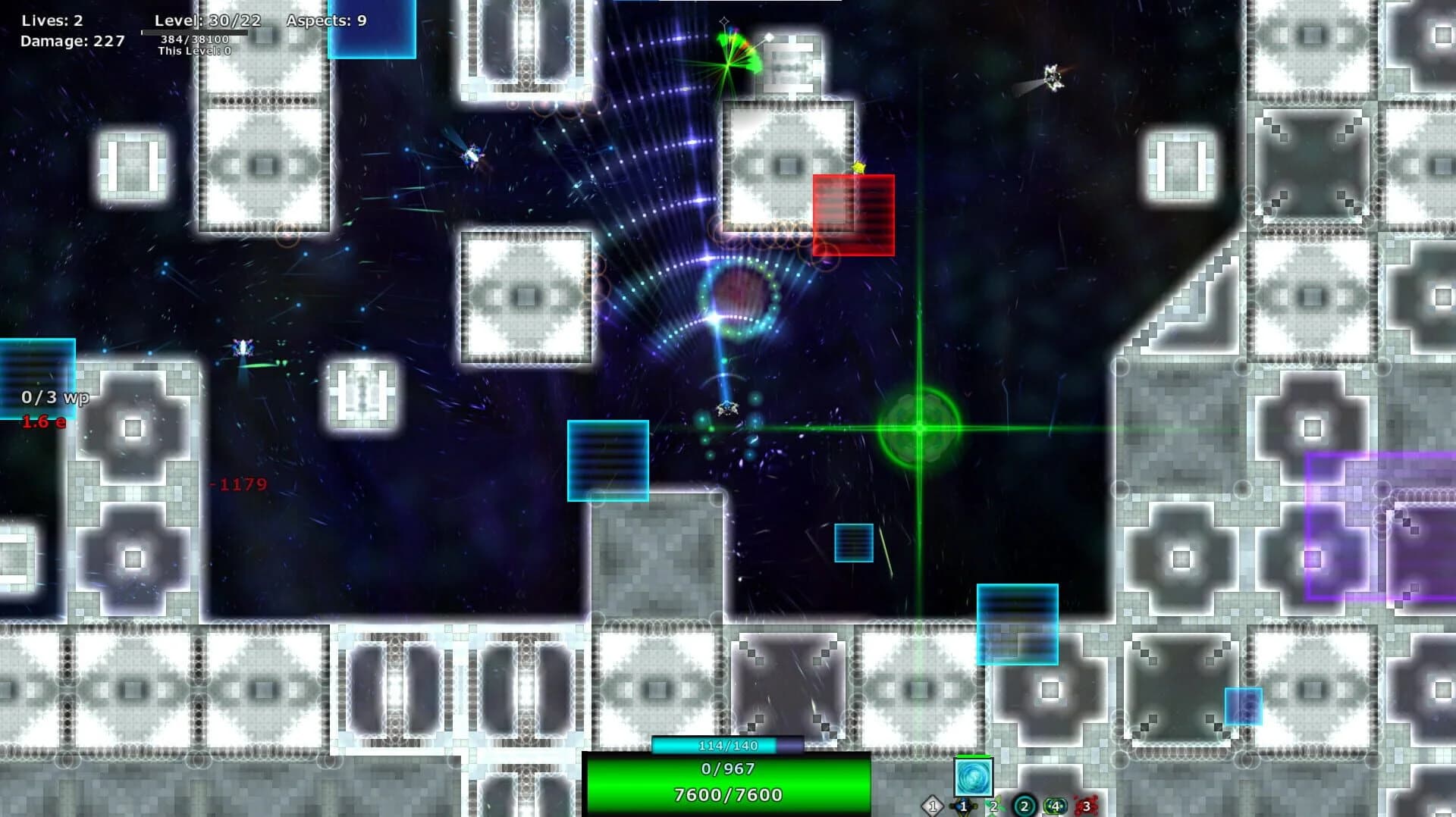1456x817 pixels.
Task: Toggle the red striped panel near the top
Action: point(852,214)
